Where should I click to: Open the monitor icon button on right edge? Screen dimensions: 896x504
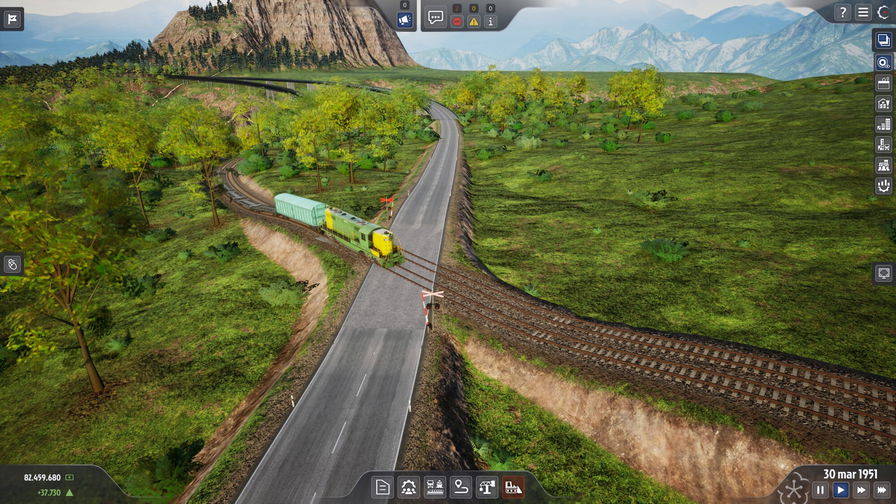[884, 272]
